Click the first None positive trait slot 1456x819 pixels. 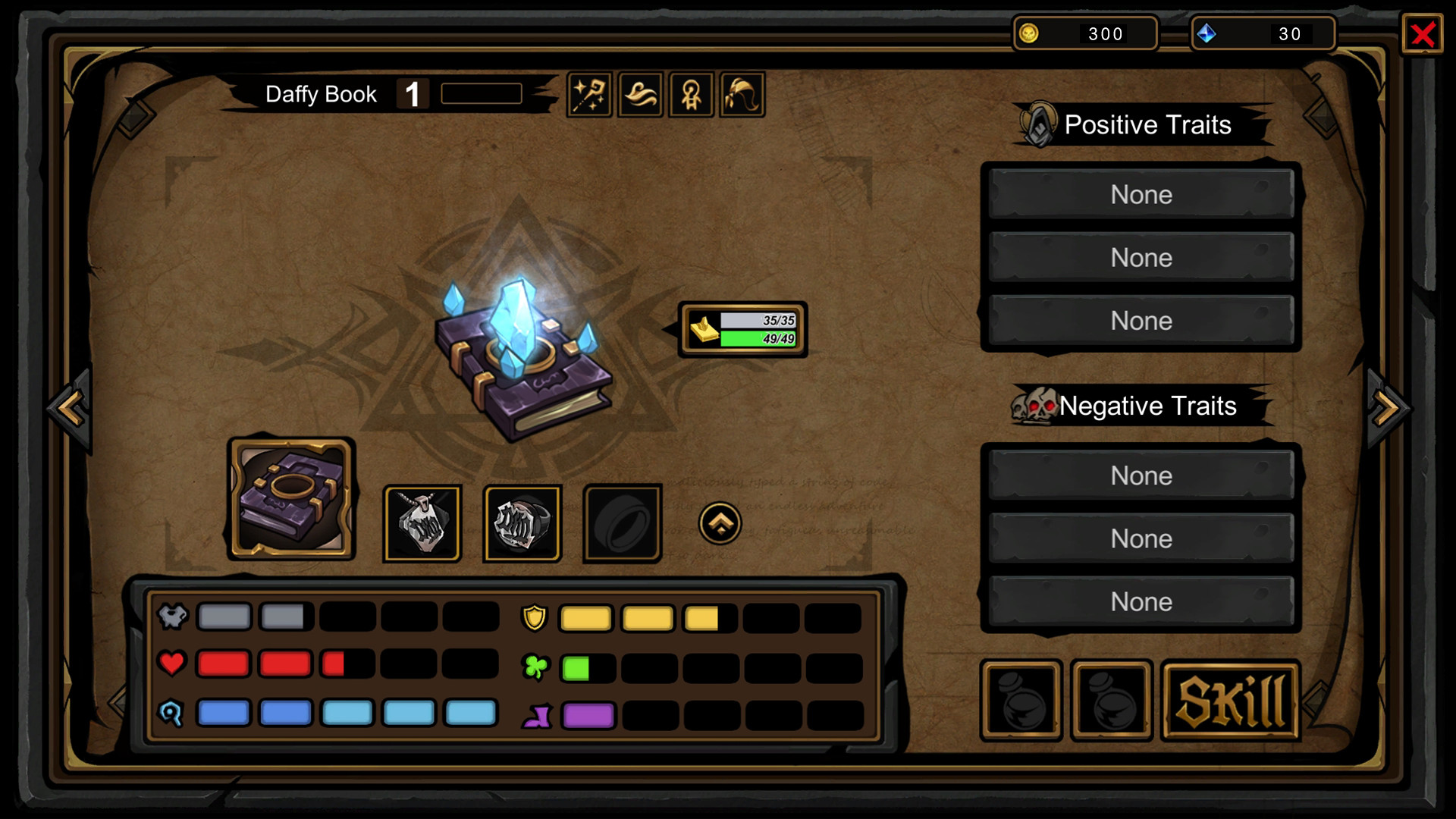pyautogui.click(x=1141, y=195)
